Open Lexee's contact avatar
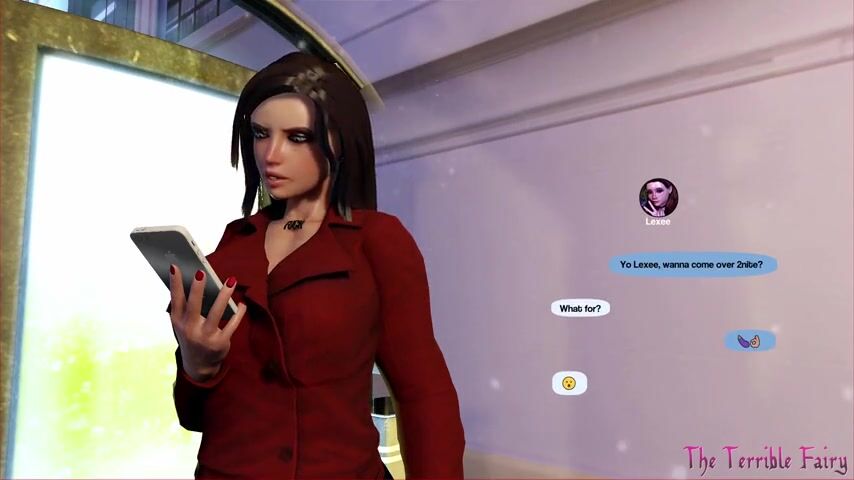The image size is (854, 480). pyautogui.click(x=658, y=197)
